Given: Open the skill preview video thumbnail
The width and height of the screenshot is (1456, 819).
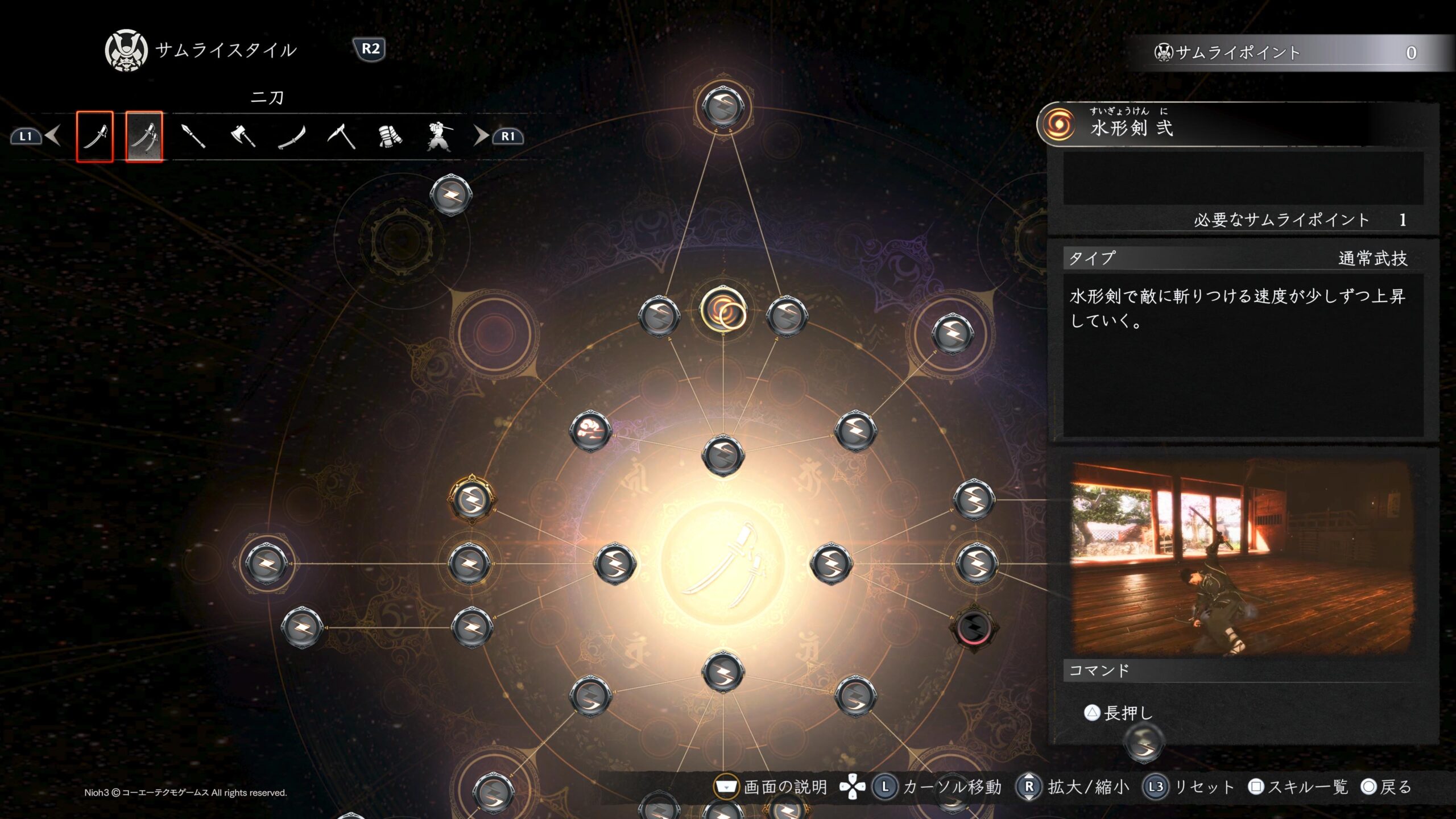Looking at the screenshot, I should tap(1242, 559).
